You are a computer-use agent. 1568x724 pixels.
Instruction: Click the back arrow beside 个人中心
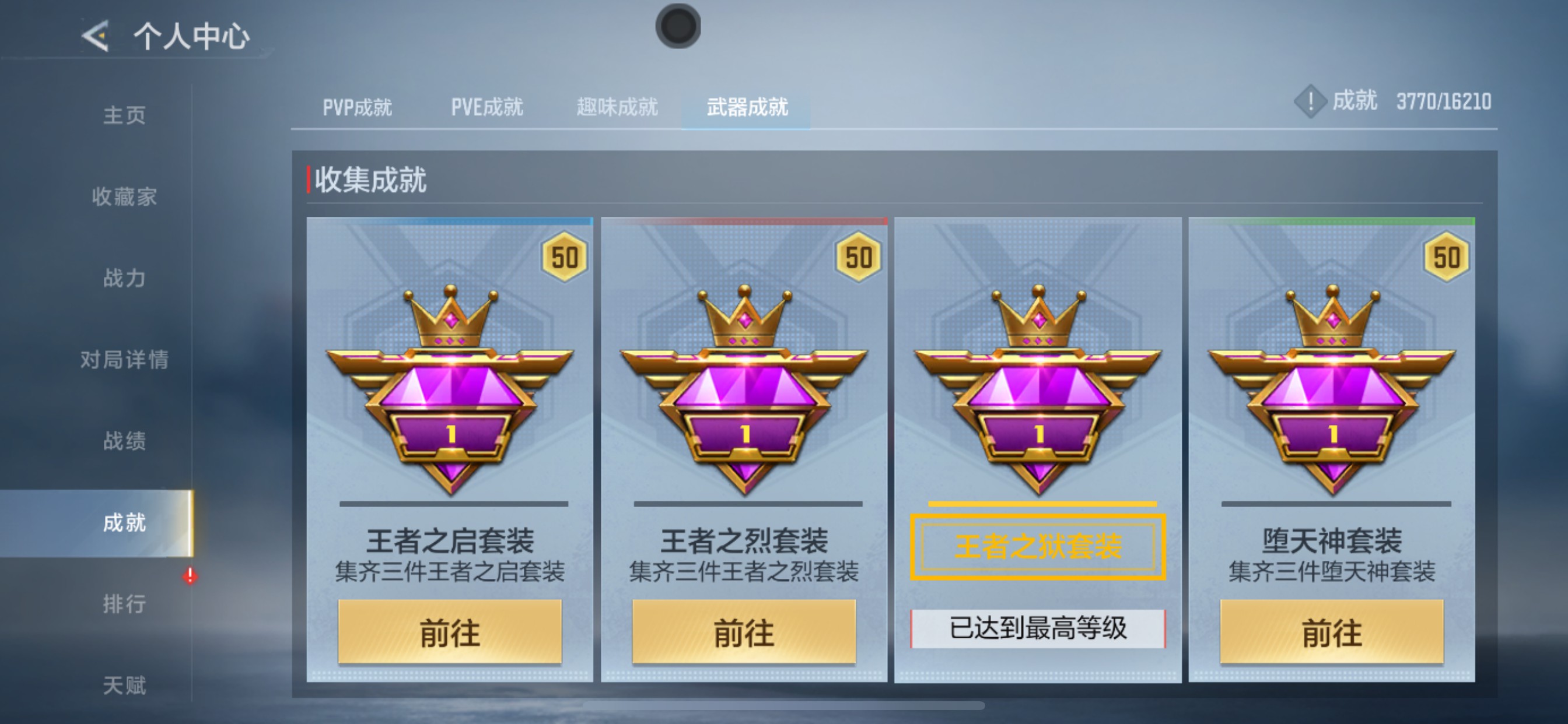[94, 37]
